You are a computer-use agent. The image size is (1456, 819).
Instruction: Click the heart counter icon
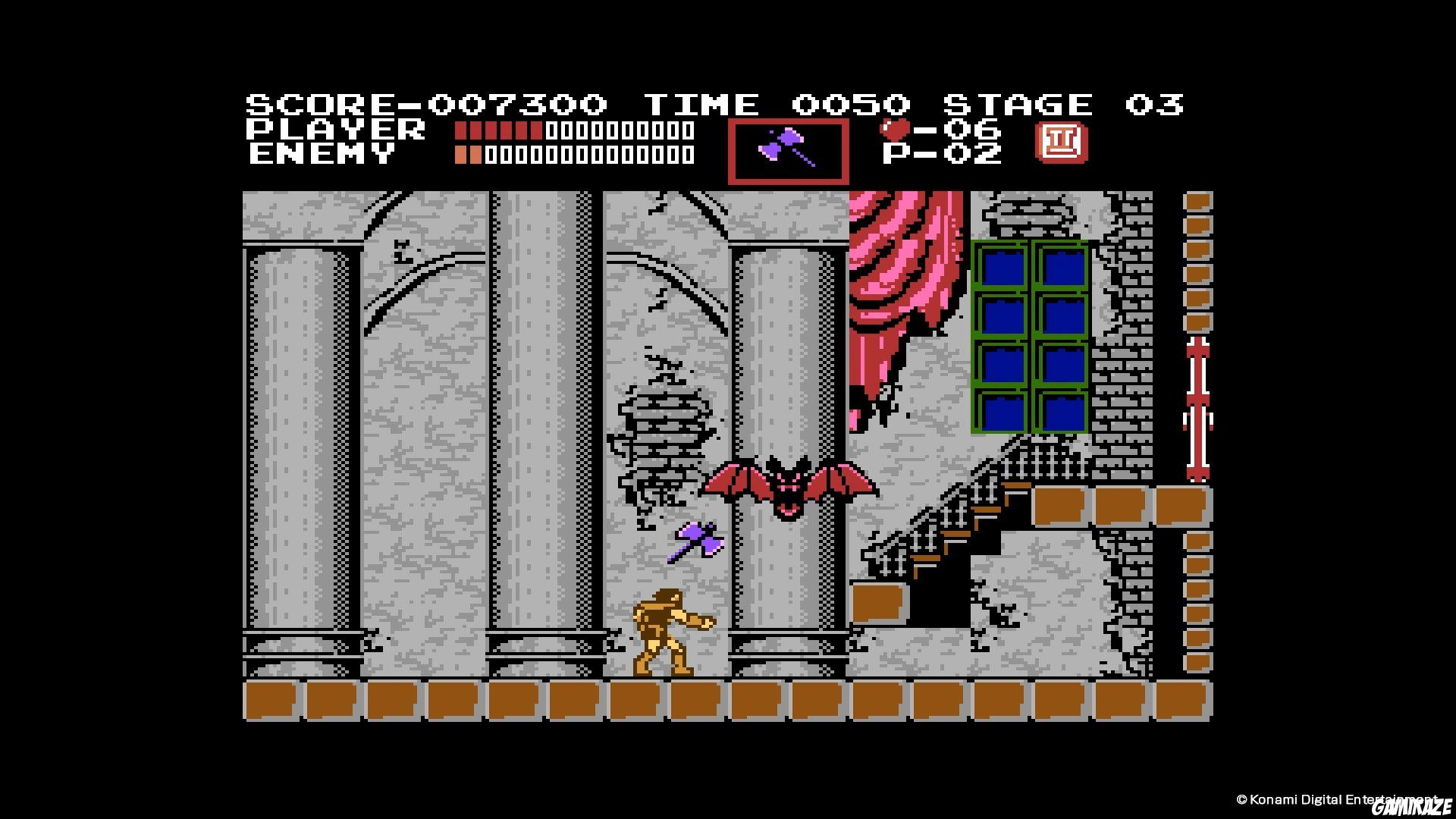(x=893, y=130)
